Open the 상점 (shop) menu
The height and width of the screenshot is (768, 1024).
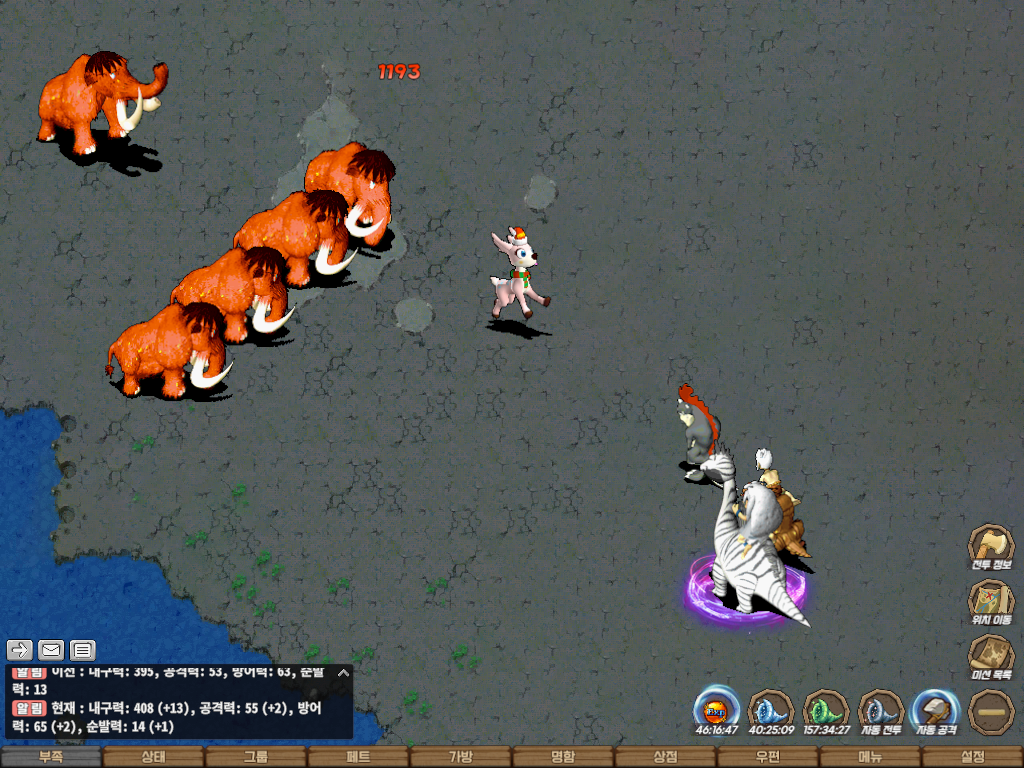coord(665,757)
